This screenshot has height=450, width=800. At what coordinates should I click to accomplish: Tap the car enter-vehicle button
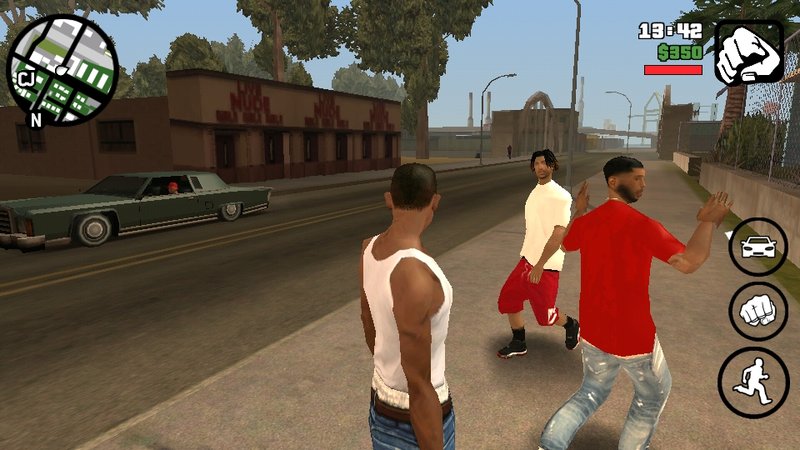(x=757, y=247)
